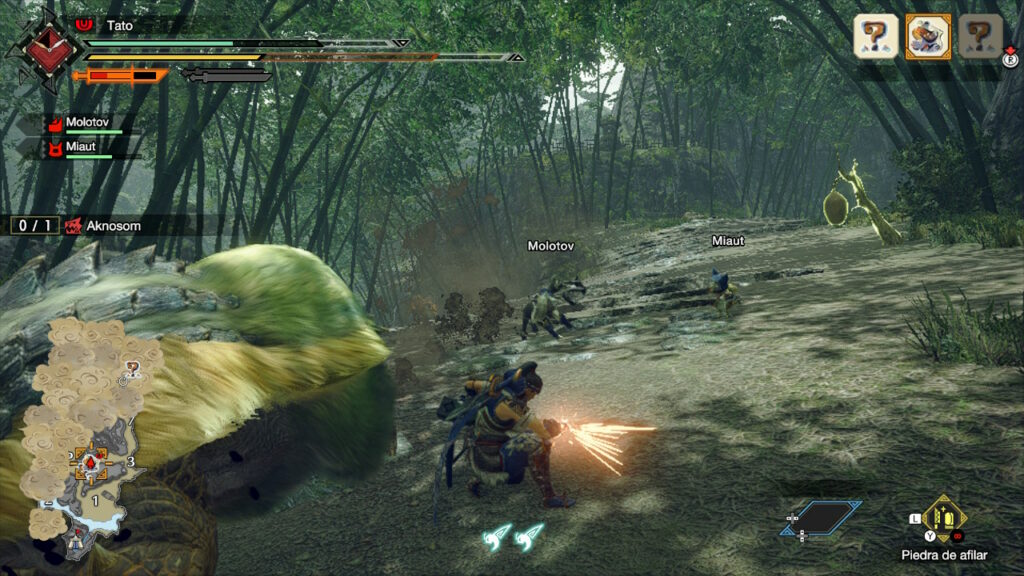
Task: Select the Piedra de afilar item slot
Action: coord(943,517)
